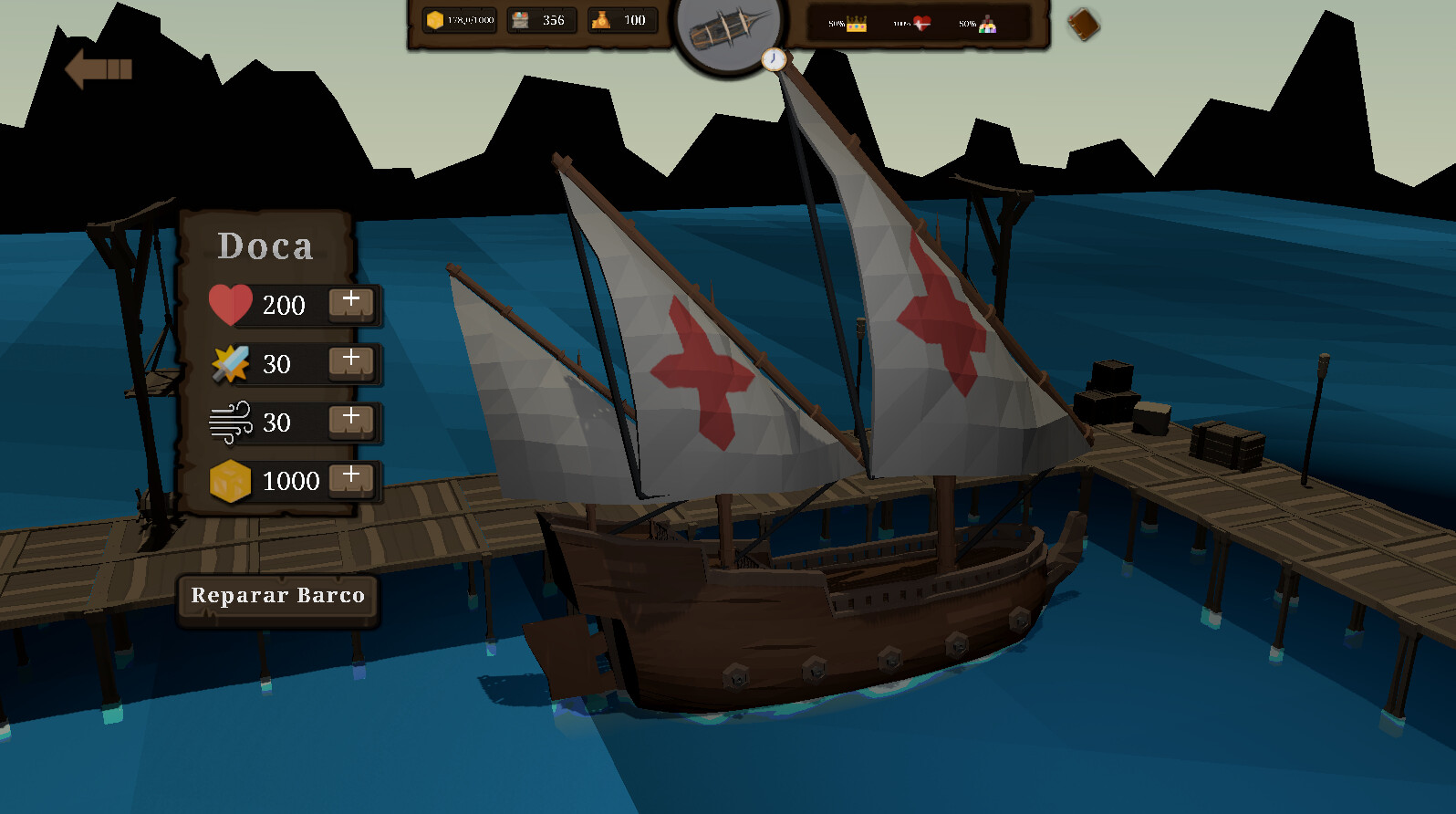
Task: Click the crew icon at 50%
Action: [989, 24]
